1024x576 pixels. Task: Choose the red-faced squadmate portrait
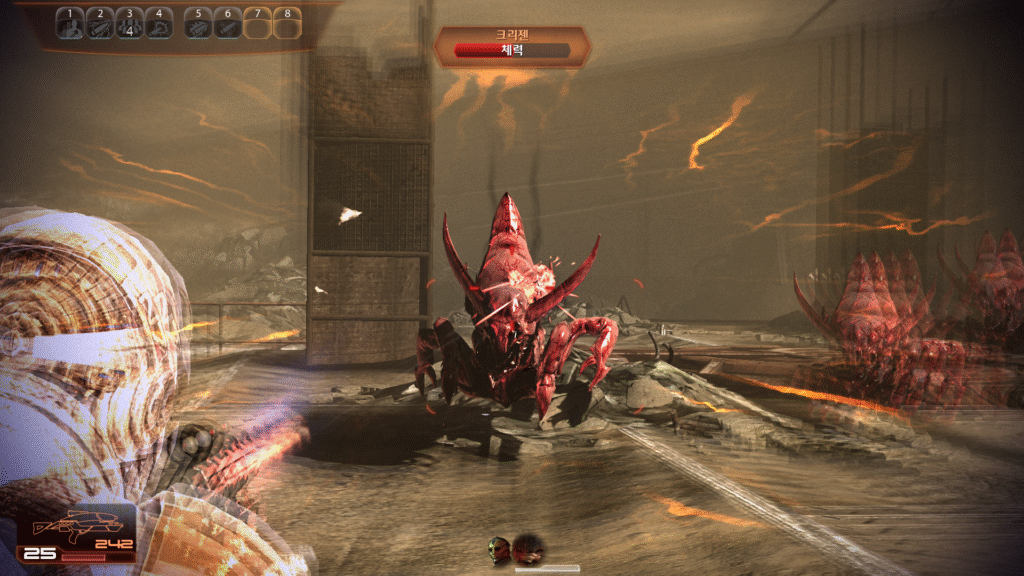[527, 547]
